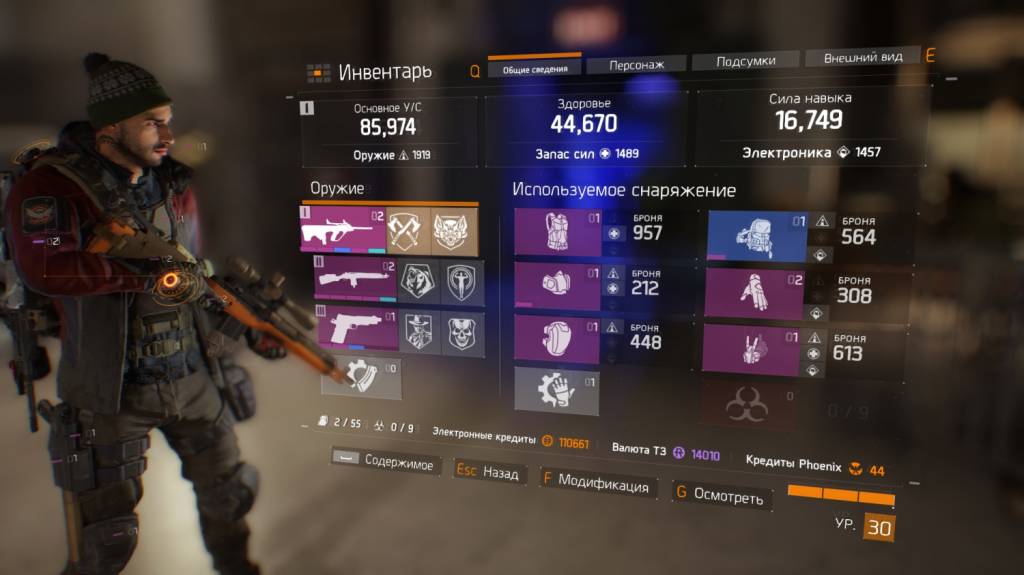Open the blue backpack slot (564)

[x=757, y=236]
